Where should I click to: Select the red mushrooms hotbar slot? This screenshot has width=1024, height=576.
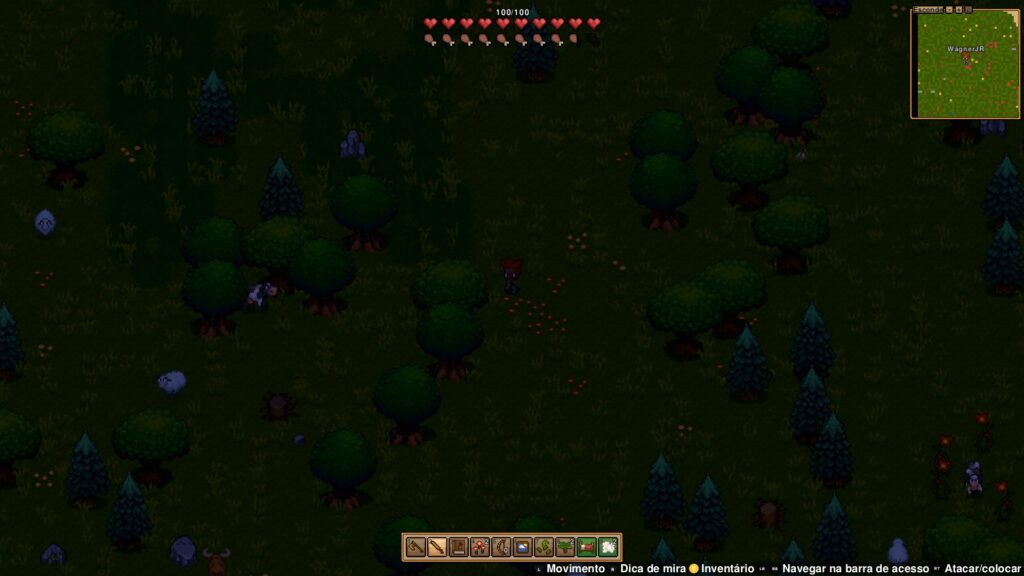(x=479, y=547)
